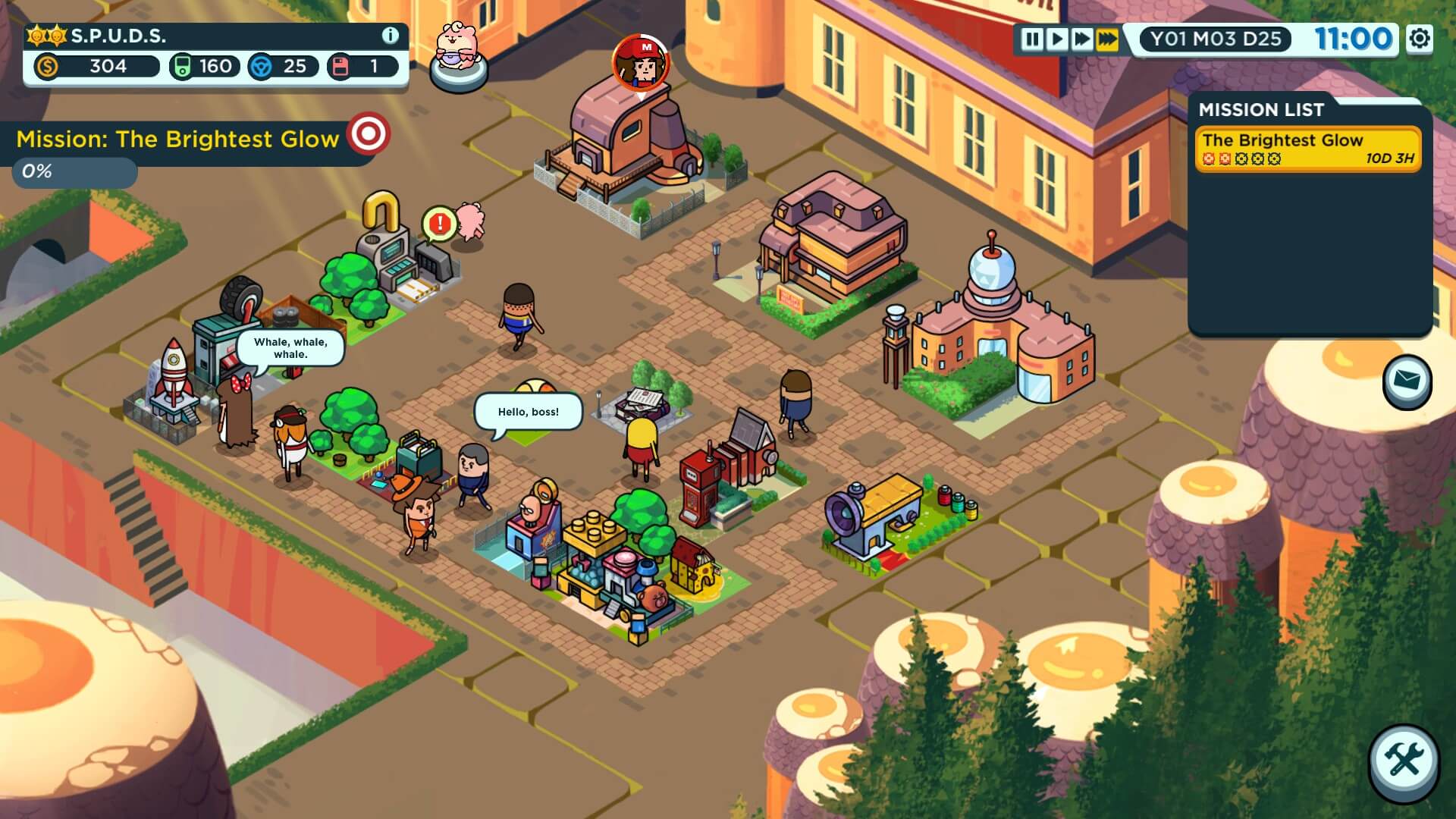The height and width of the screenshot is (819, 1456).
Task: Pause the game time
Action: (x=1031, y=39)
